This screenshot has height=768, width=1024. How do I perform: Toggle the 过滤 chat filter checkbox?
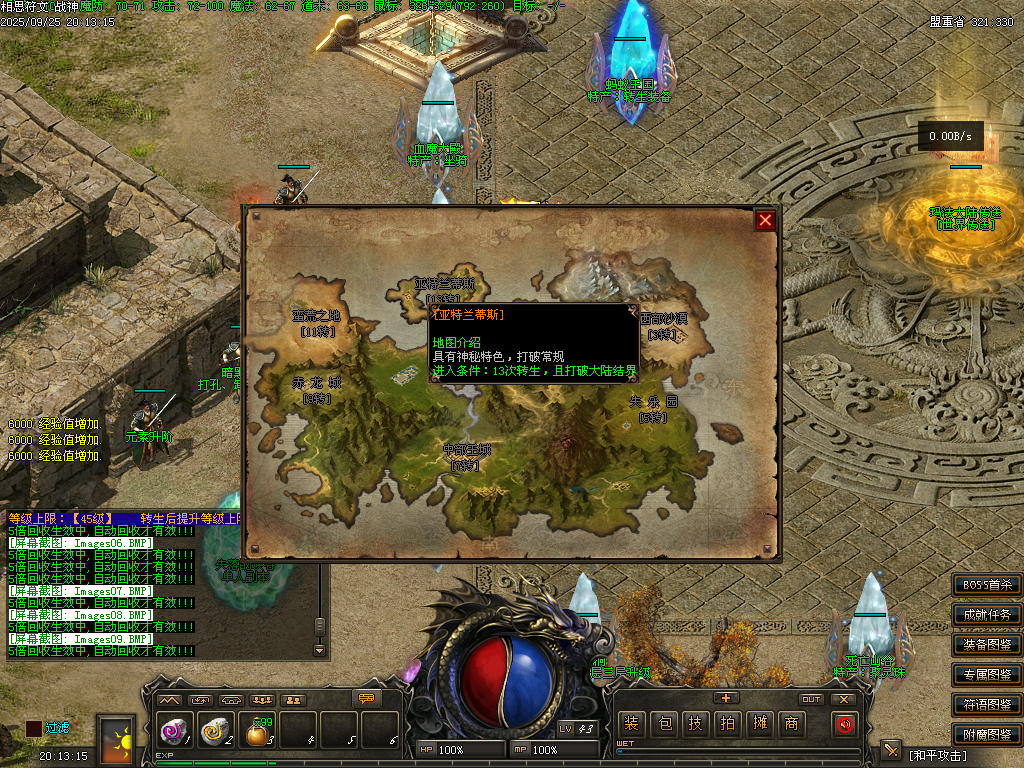(34, 729)
